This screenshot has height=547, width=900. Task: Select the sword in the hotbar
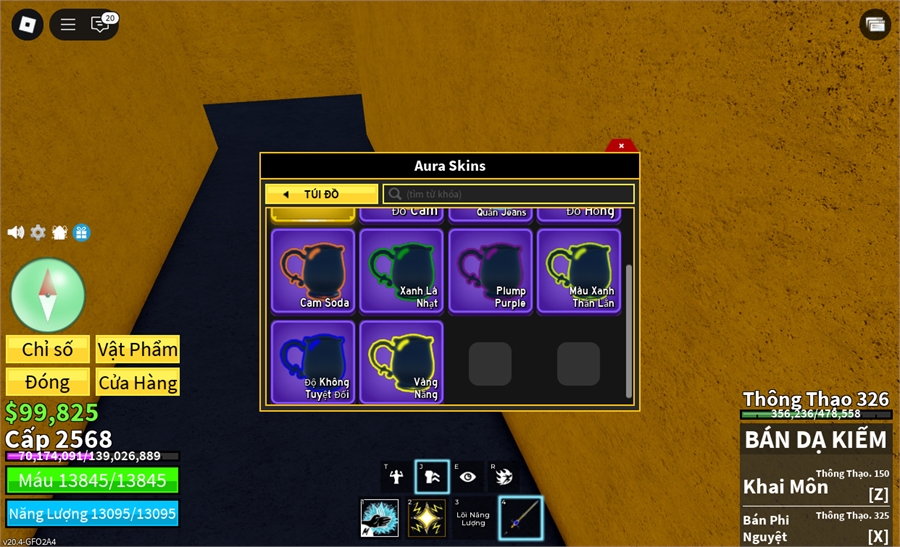pyautogui.click(x=520, y=518)
